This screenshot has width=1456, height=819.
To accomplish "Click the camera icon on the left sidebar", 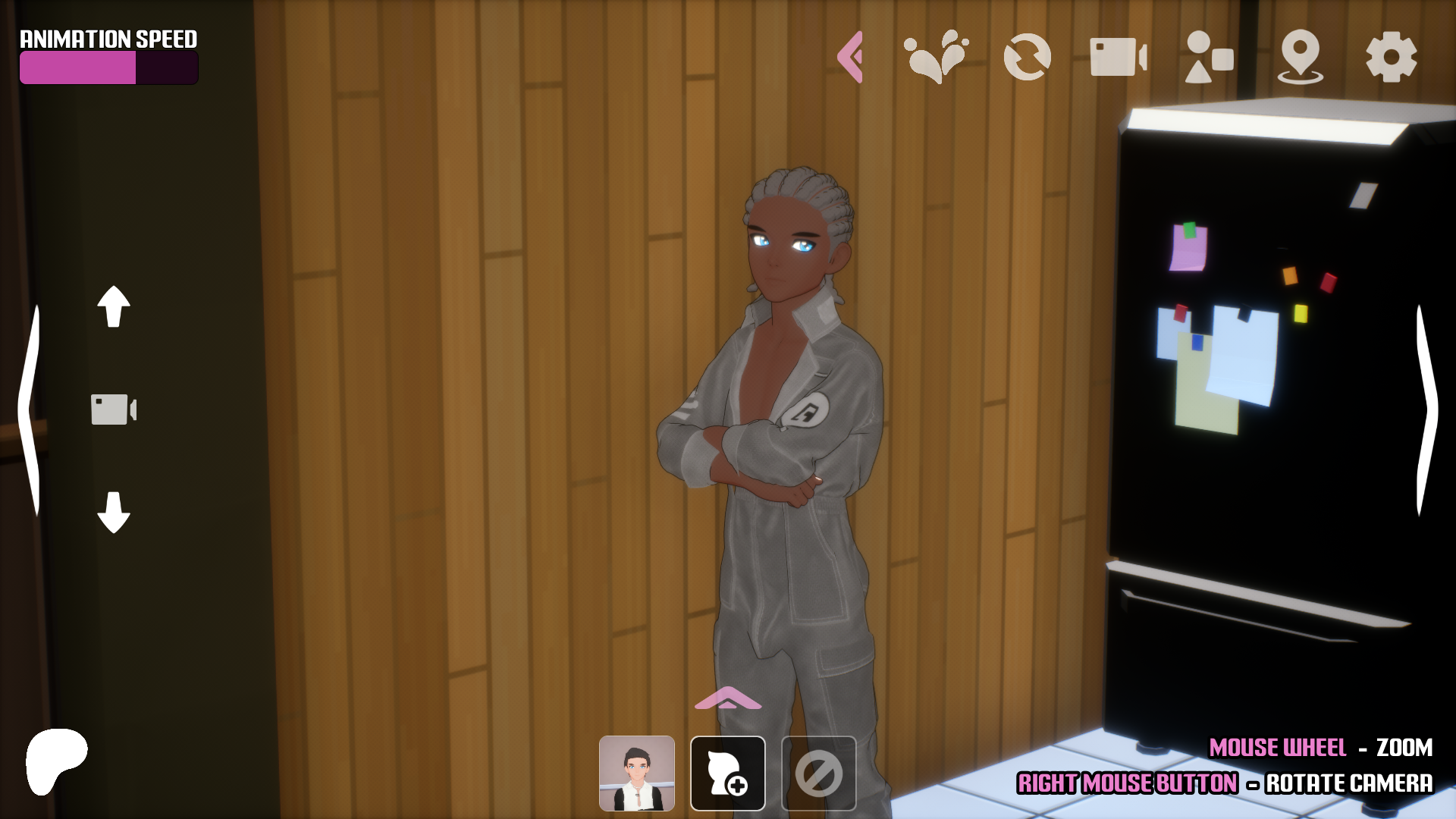I will pos(114,409).
